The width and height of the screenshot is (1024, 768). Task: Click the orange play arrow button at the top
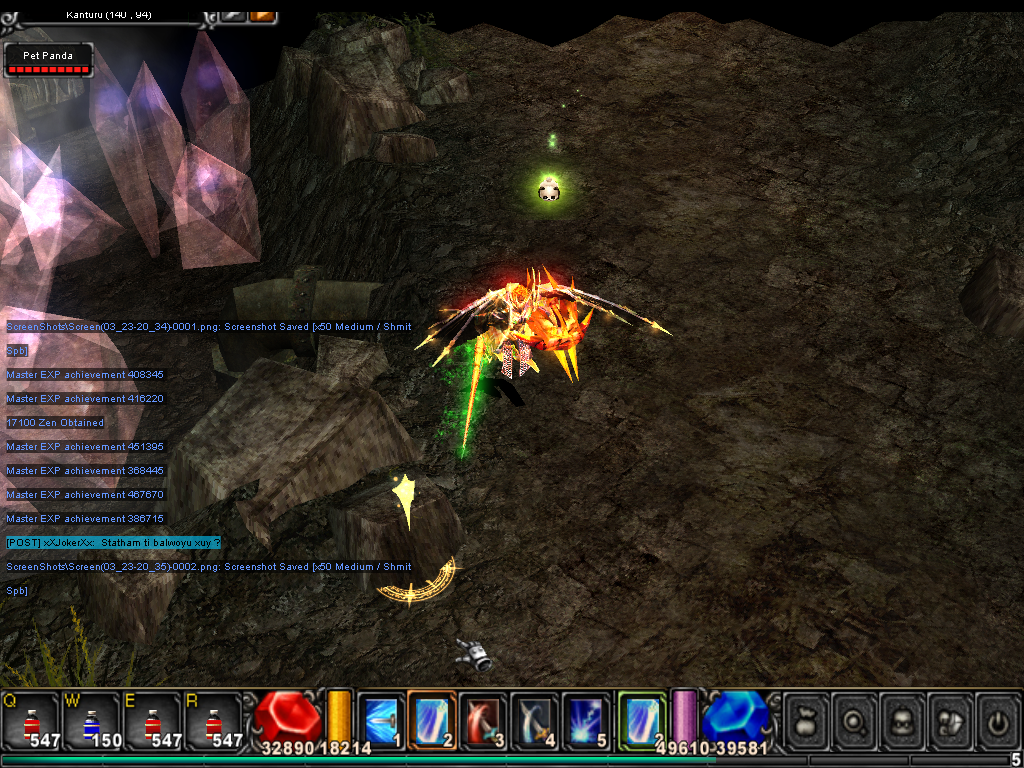point(263,14)
